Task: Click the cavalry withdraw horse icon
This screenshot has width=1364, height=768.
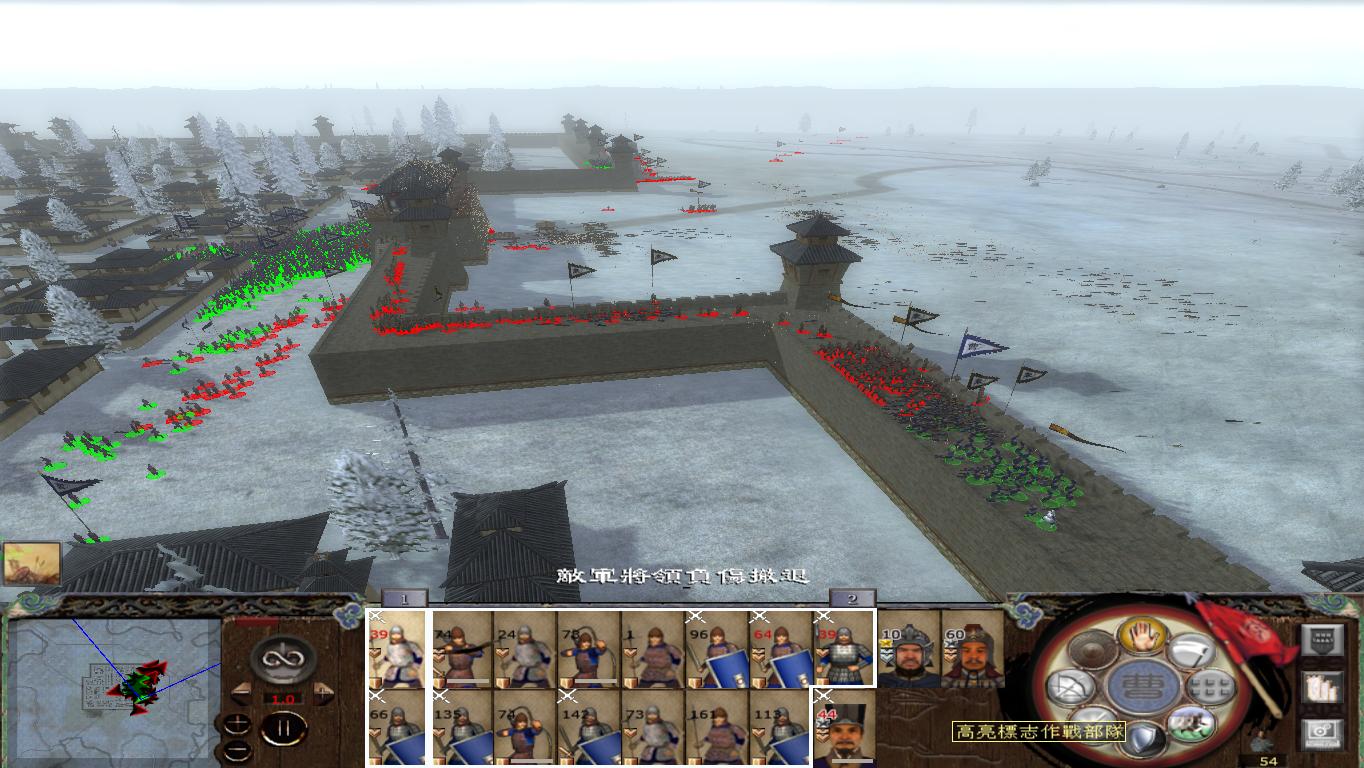Action: (x=1191, y=723)
